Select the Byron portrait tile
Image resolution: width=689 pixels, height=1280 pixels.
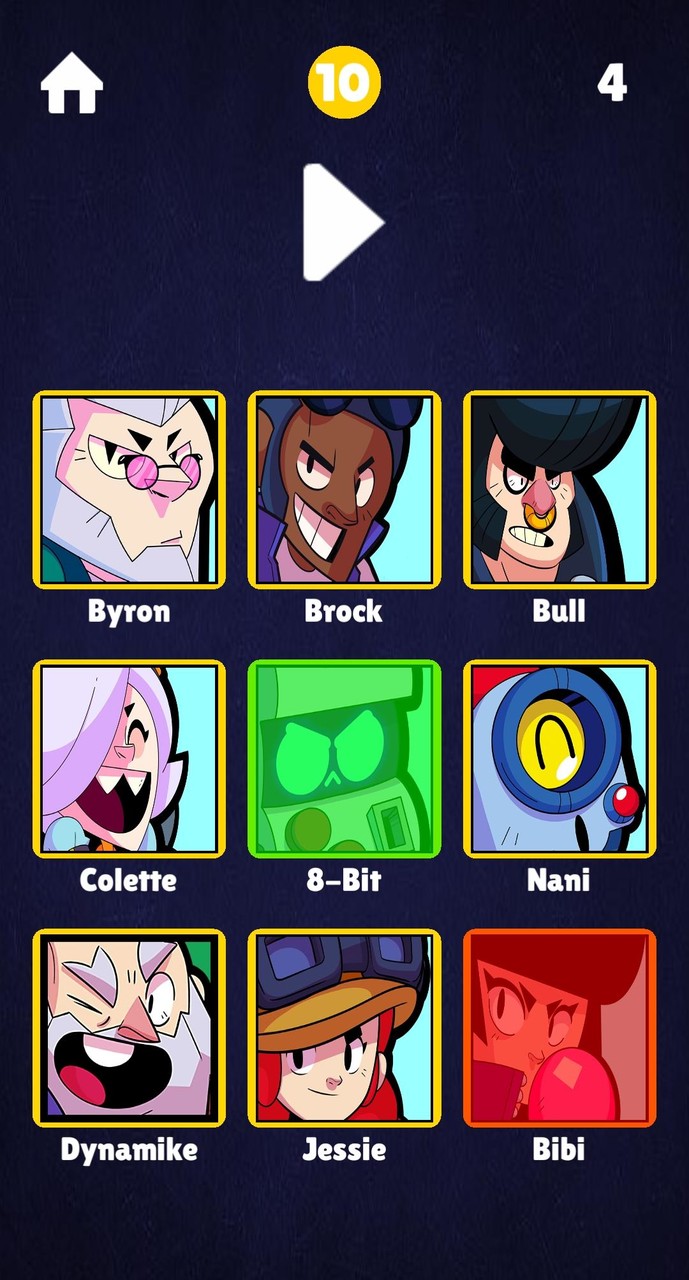click(x=129, y=489)
